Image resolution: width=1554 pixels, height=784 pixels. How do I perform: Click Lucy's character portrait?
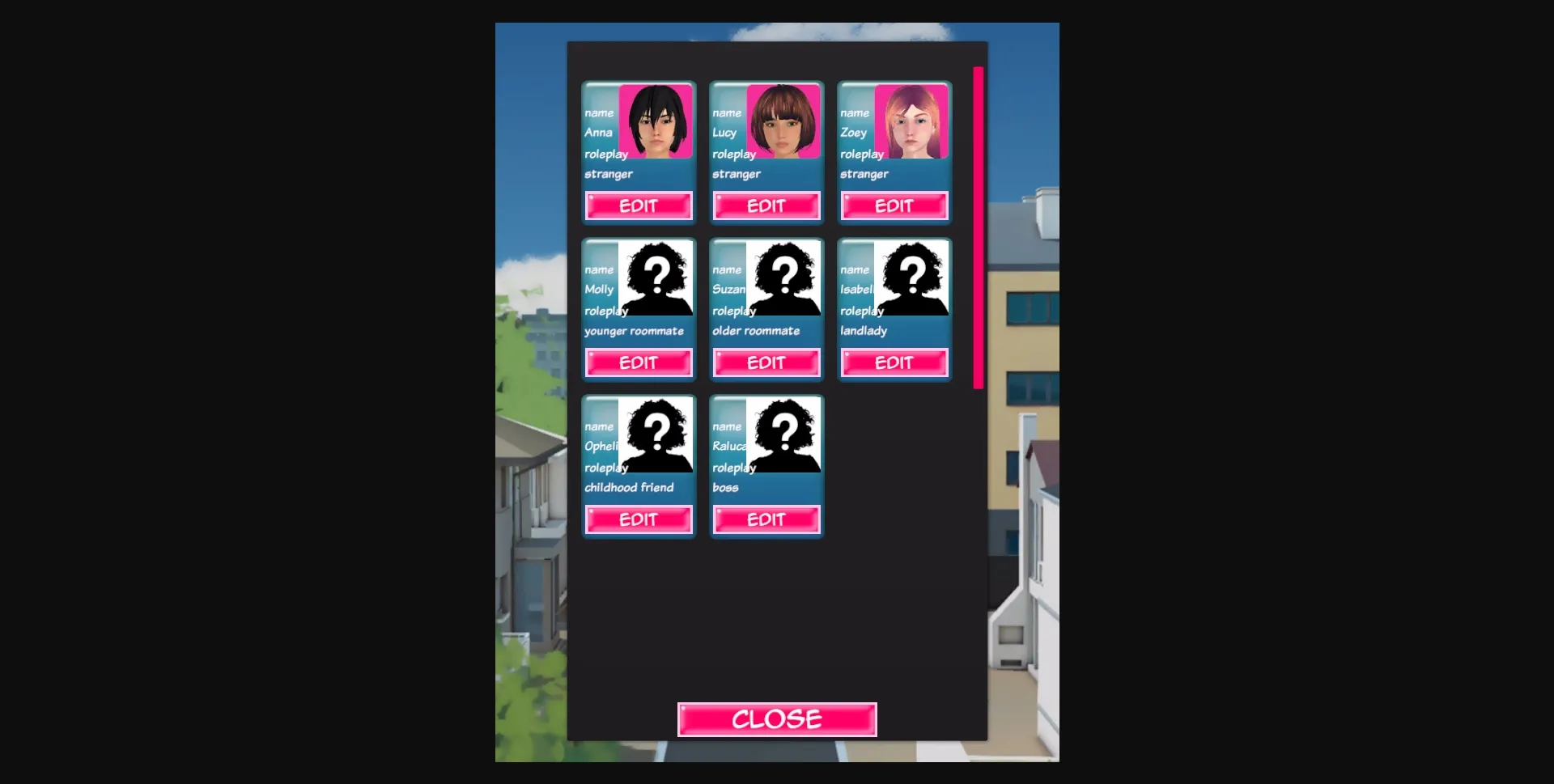tap(785, 121)
